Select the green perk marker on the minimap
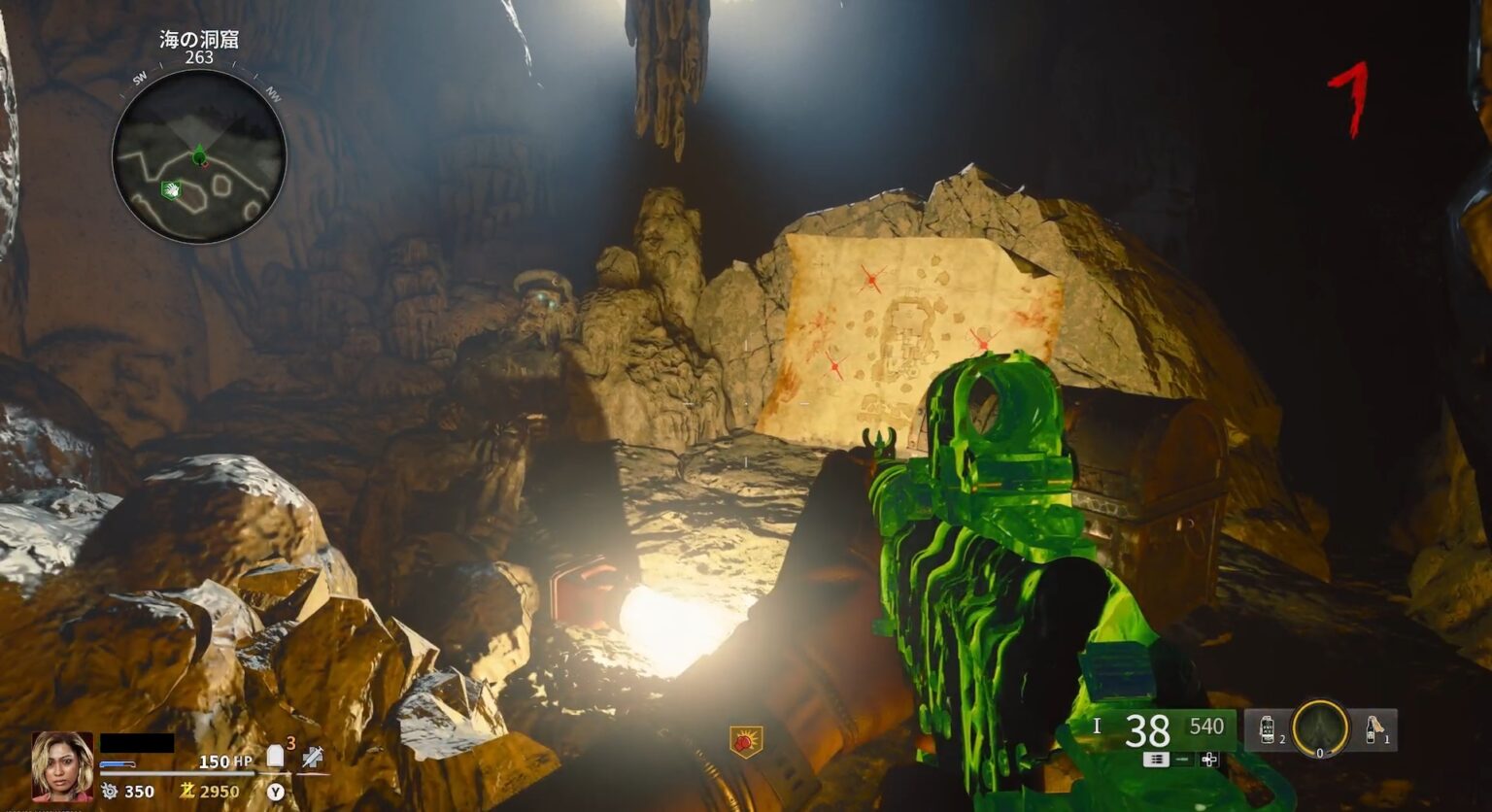The width and height of the screenshot is (1492, 812). pos(172,190)
